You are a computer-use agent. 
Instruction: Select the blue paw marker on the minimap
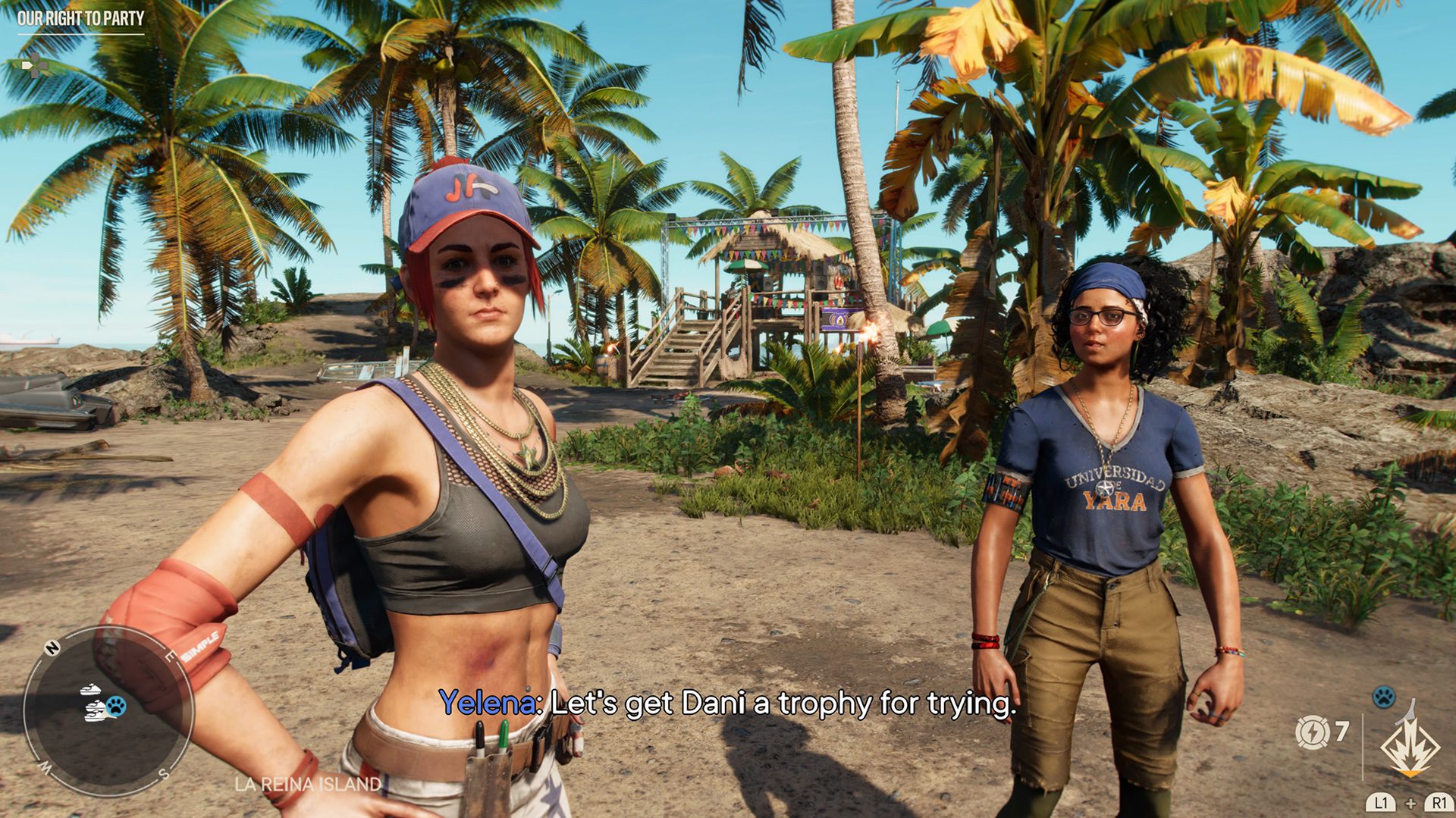point(116,706)
